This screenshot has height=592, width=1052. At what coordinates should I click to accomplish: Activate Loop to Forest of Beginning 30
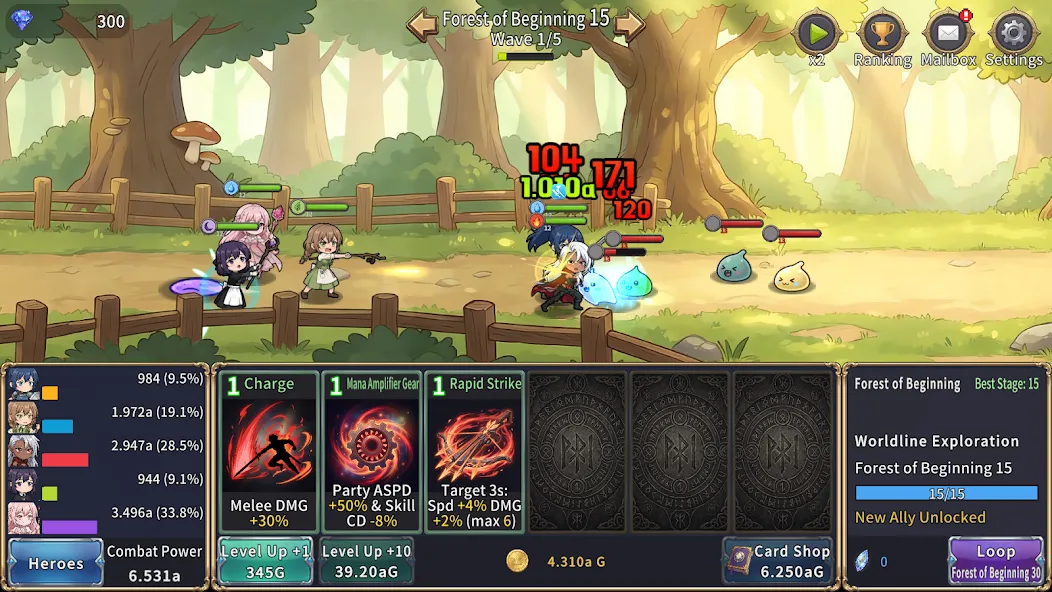coord(995,561)
